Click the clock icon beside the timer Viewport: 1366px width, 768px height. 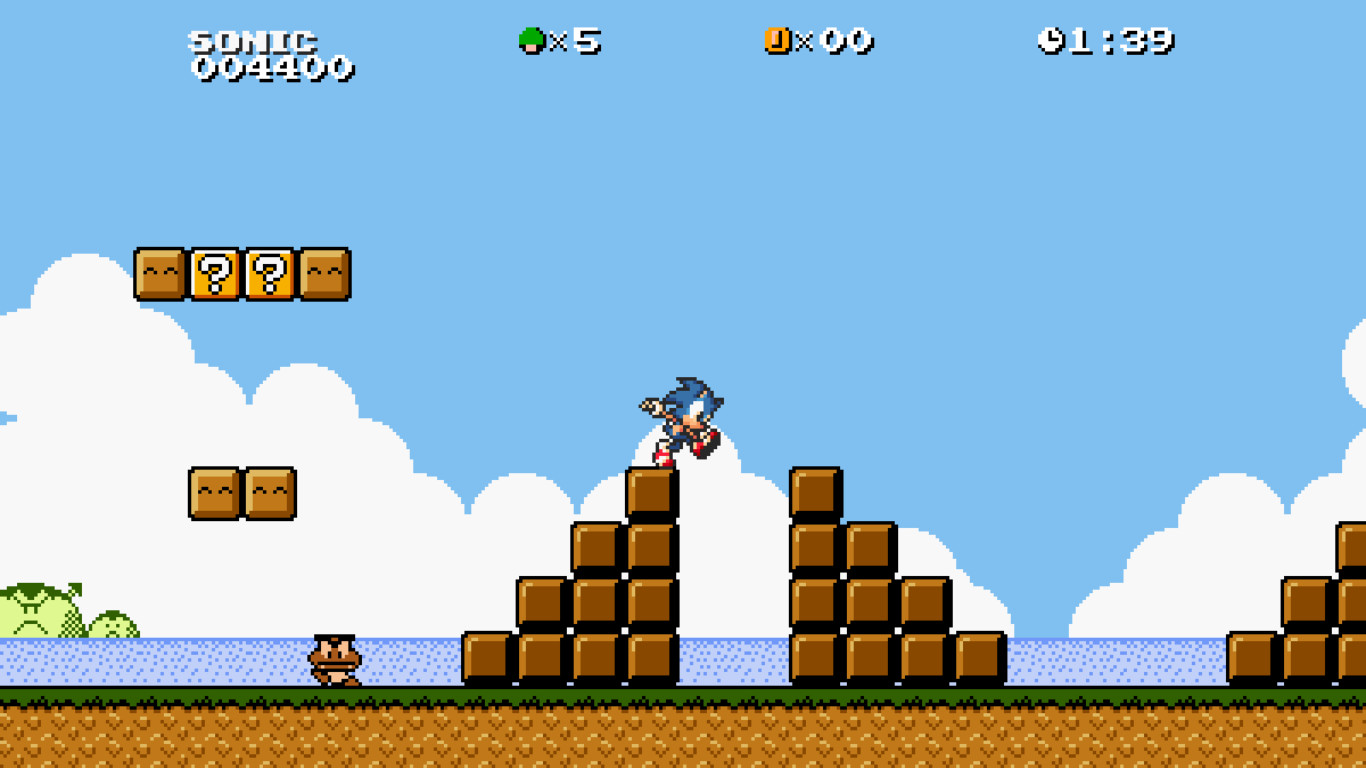(1052, 42)
